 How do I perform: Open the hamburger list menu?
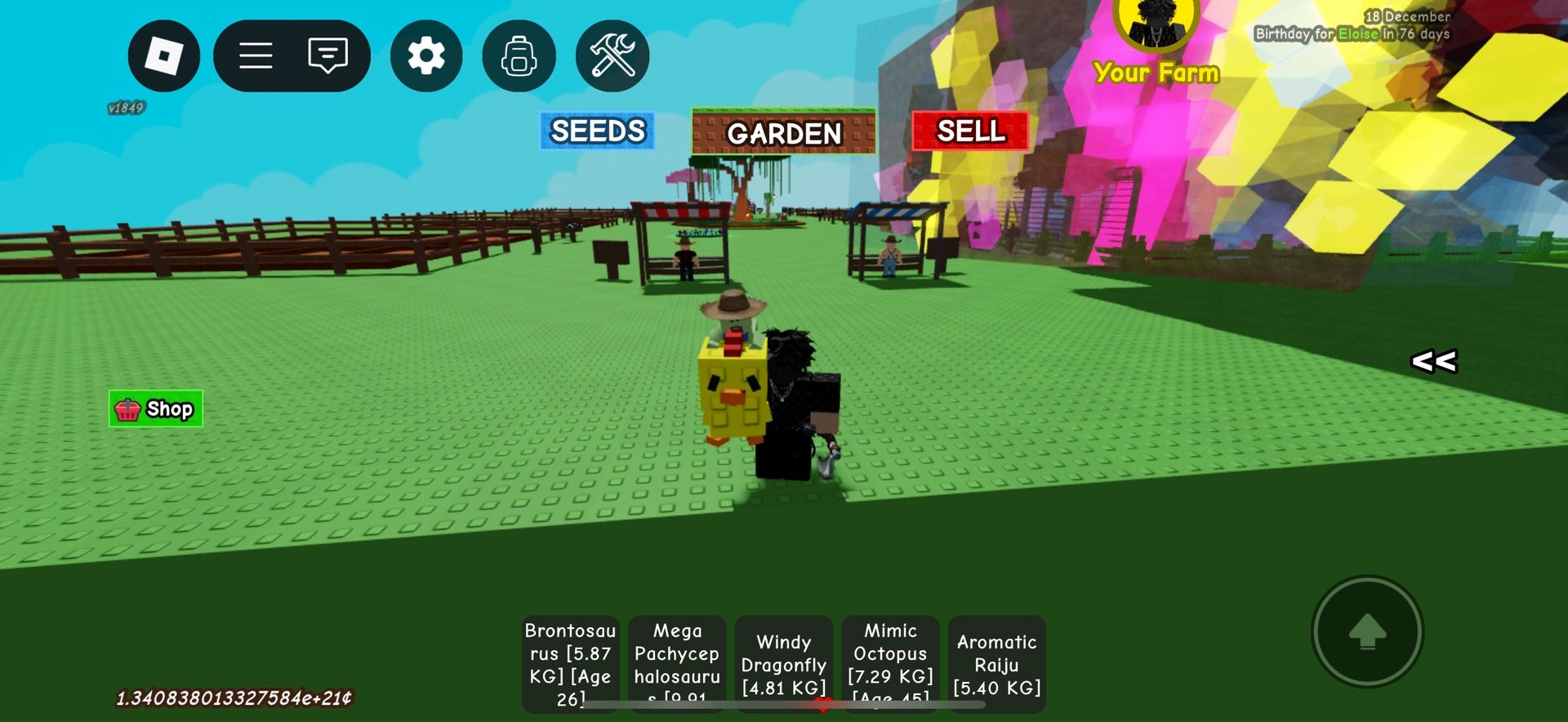pos(256,56)
